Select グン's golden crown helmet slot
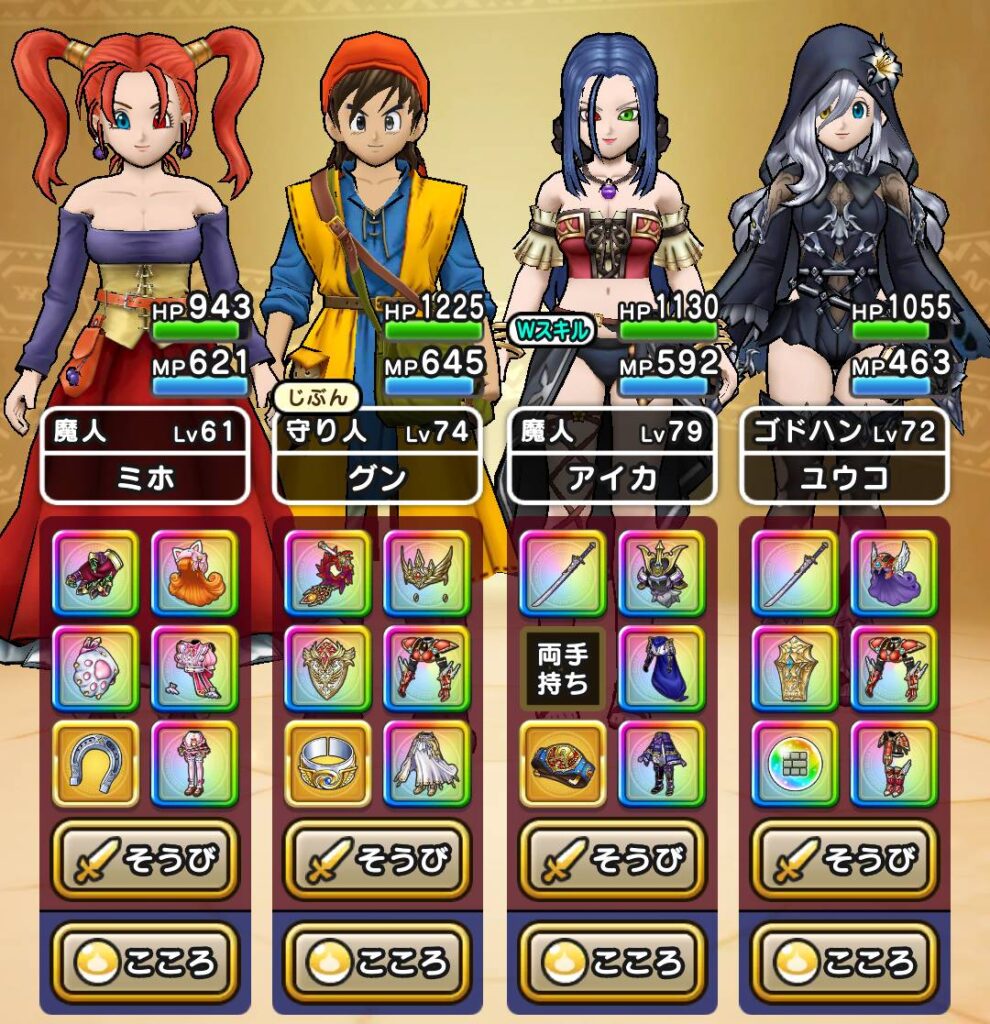Screen dimensions: 990x1024 (x=426, y=573)
